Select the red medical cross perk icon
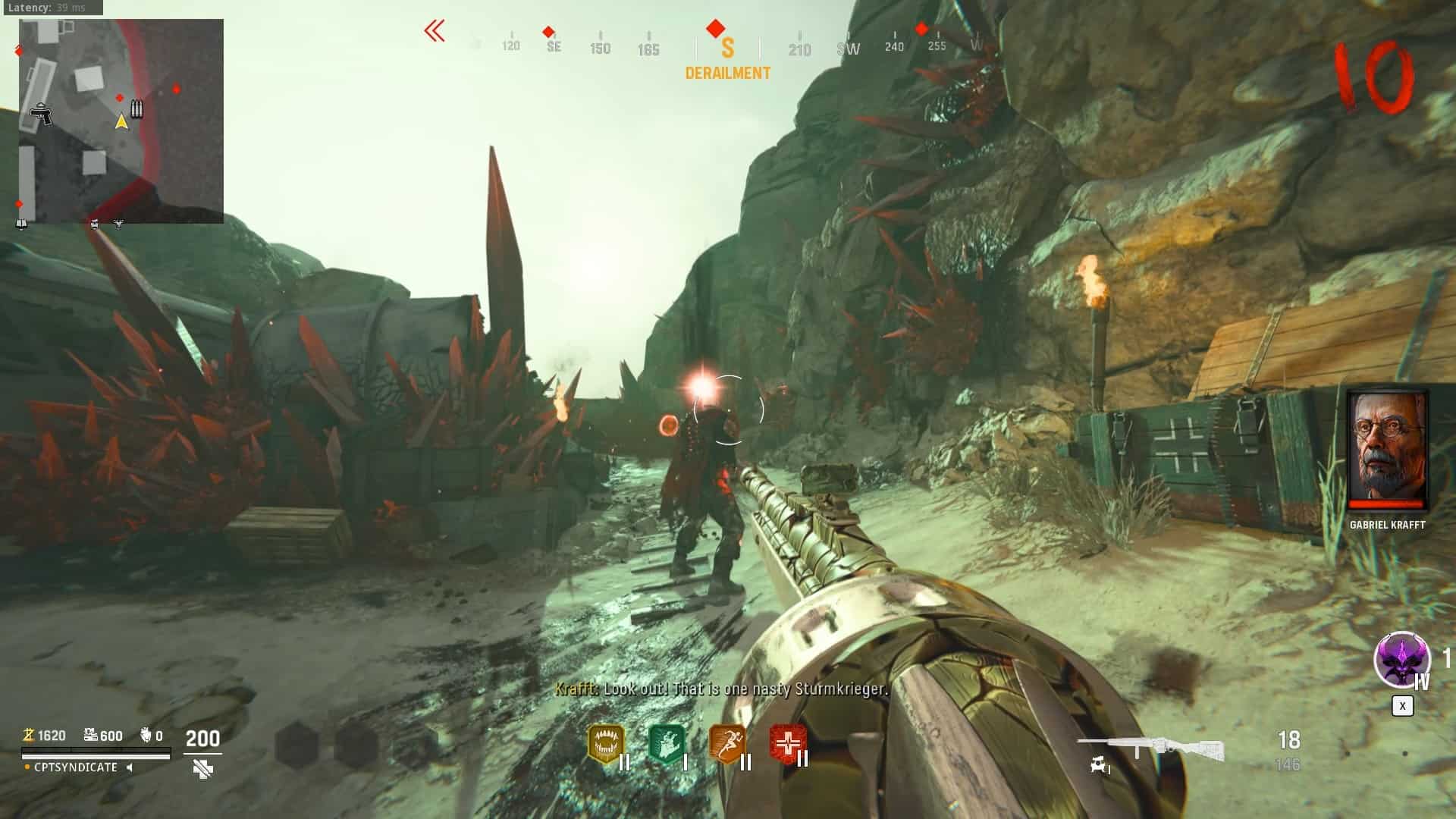 [786, 744]
